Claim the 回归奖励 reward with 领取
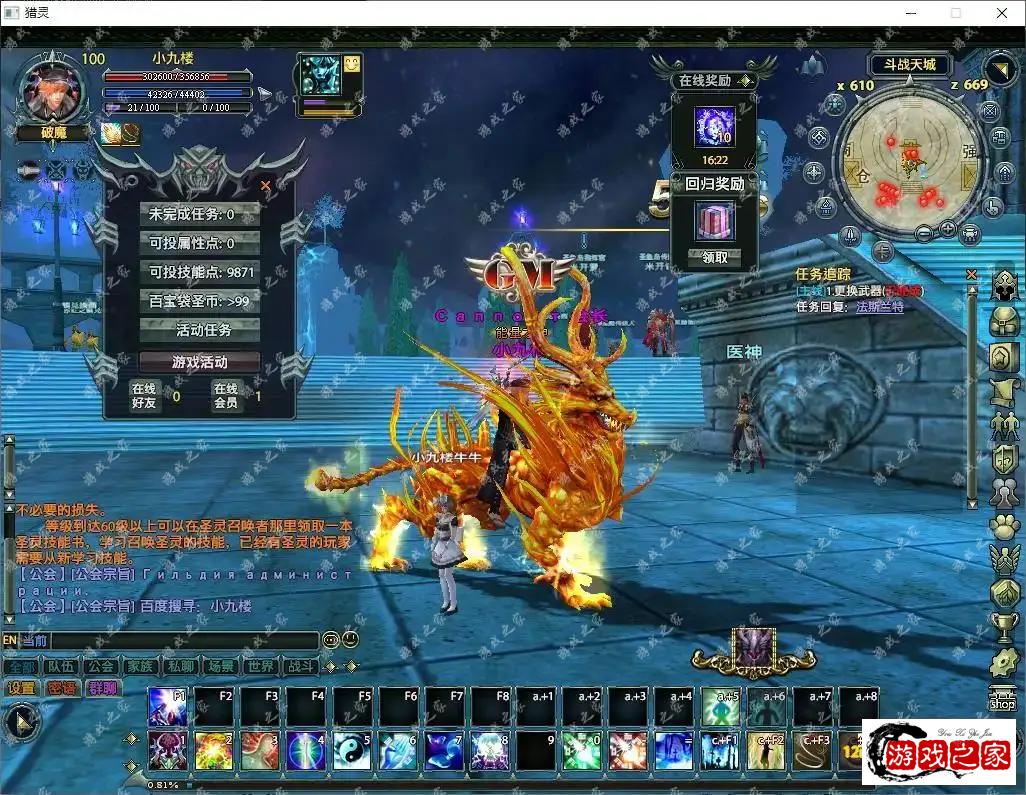The width and height of the screenshot is (1026, 795). point(715,257)
